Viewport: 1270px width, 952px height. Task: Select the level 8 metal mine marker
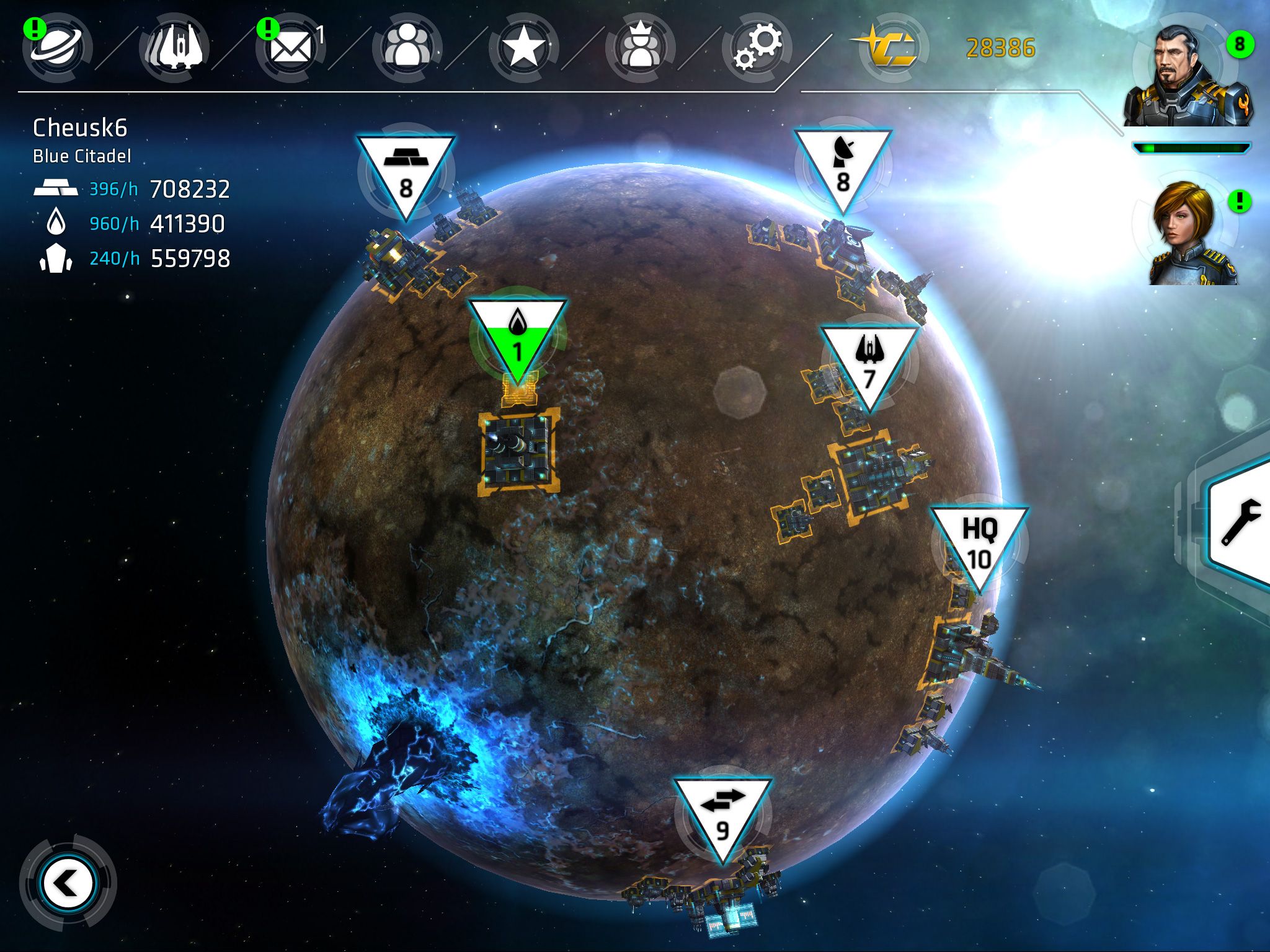(x=406, y=174)
